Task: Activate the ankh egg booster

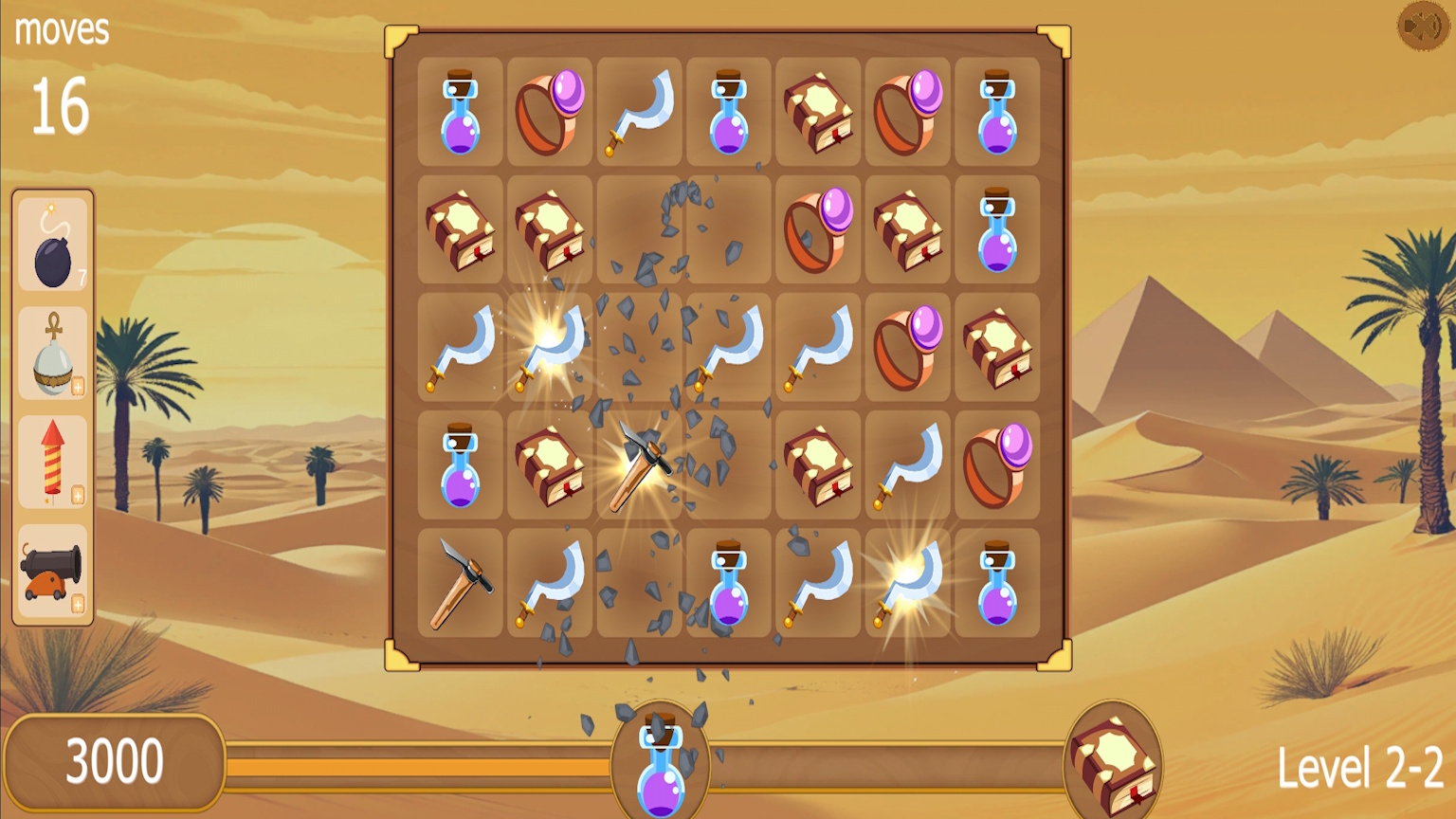Action: coord(52,355)
